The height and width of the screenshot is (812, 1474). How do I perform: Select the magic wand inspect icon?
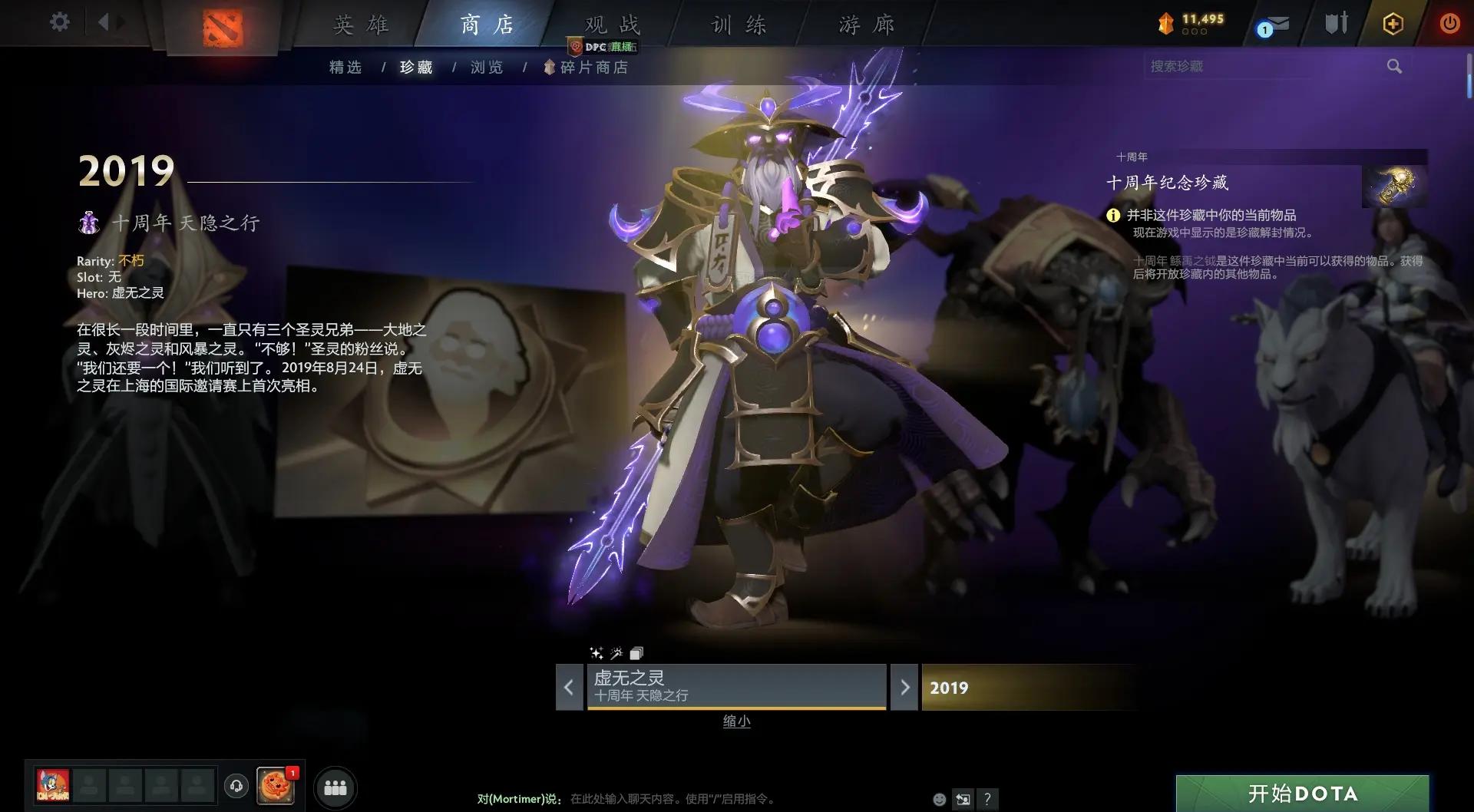pos(616,653)
